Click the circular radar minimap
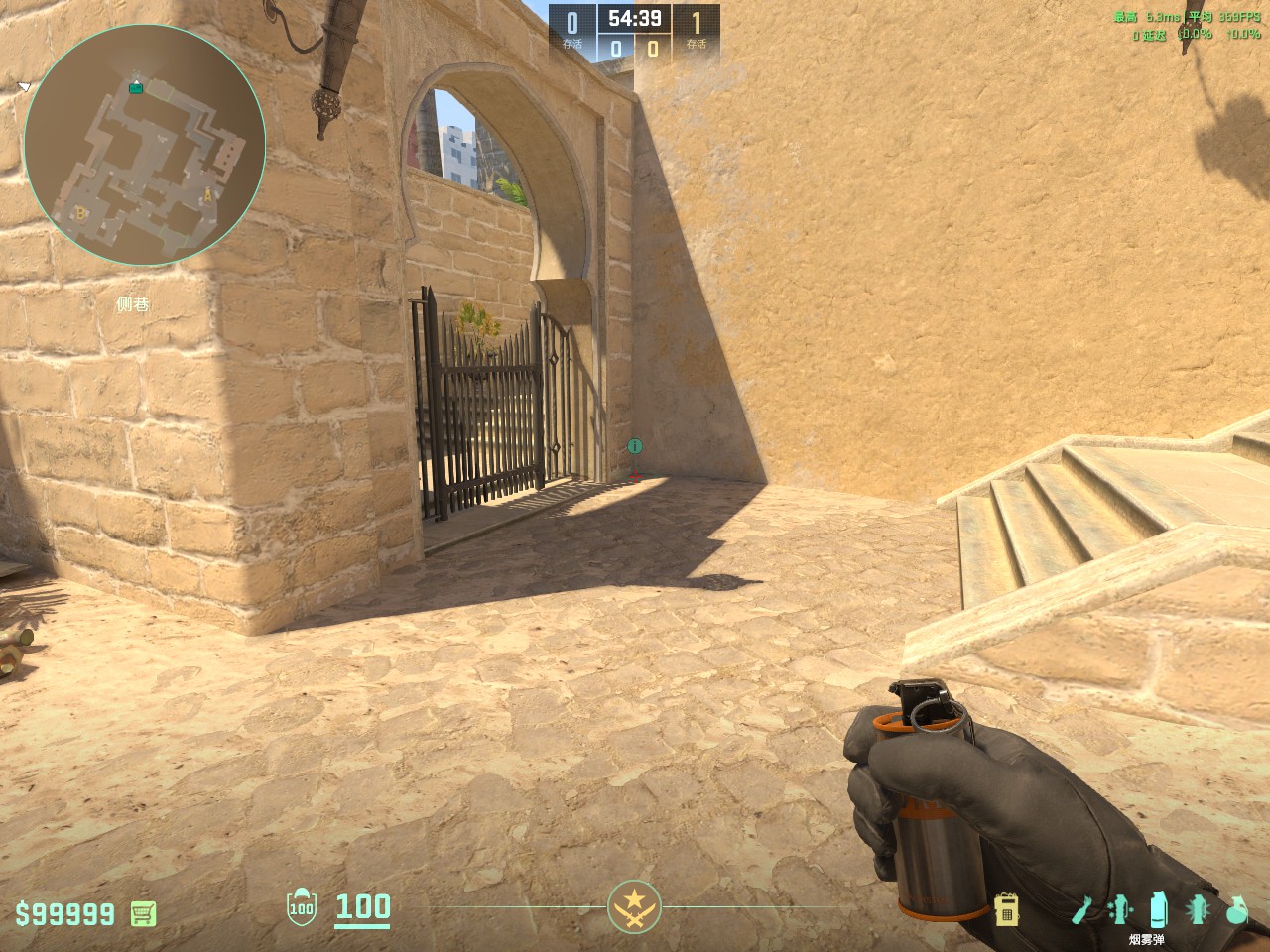 click(145, 146)
